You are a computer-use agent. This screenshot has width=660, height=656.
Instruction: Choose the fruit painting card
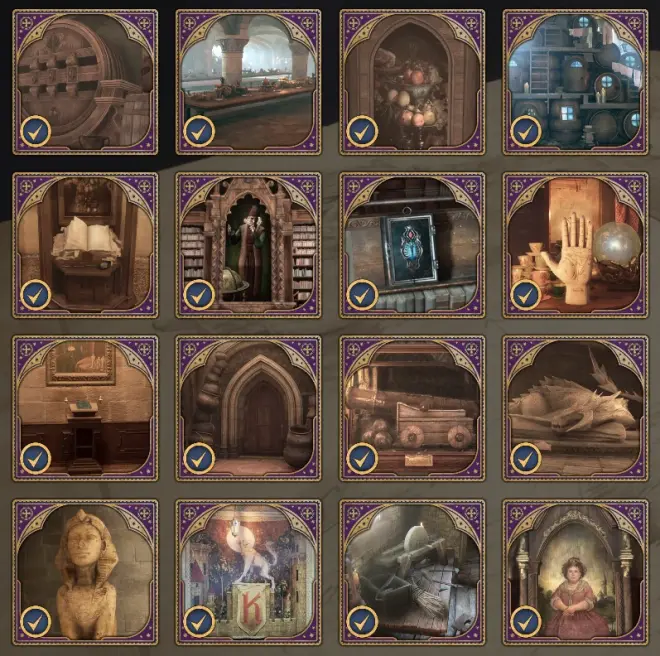pos(412,82)
